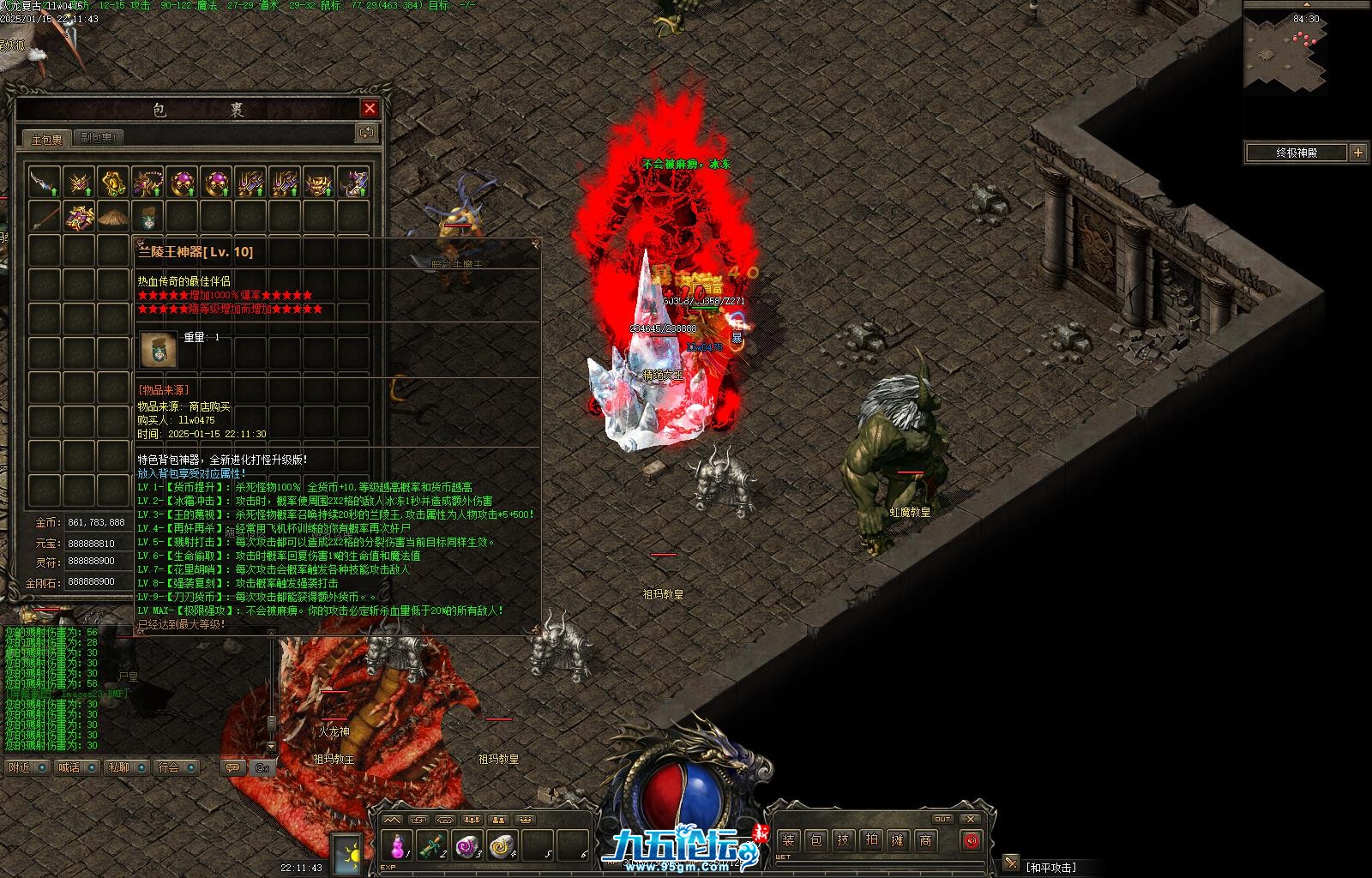
Task: Select the curved blade weapon slot
Action: pos(44,182)
